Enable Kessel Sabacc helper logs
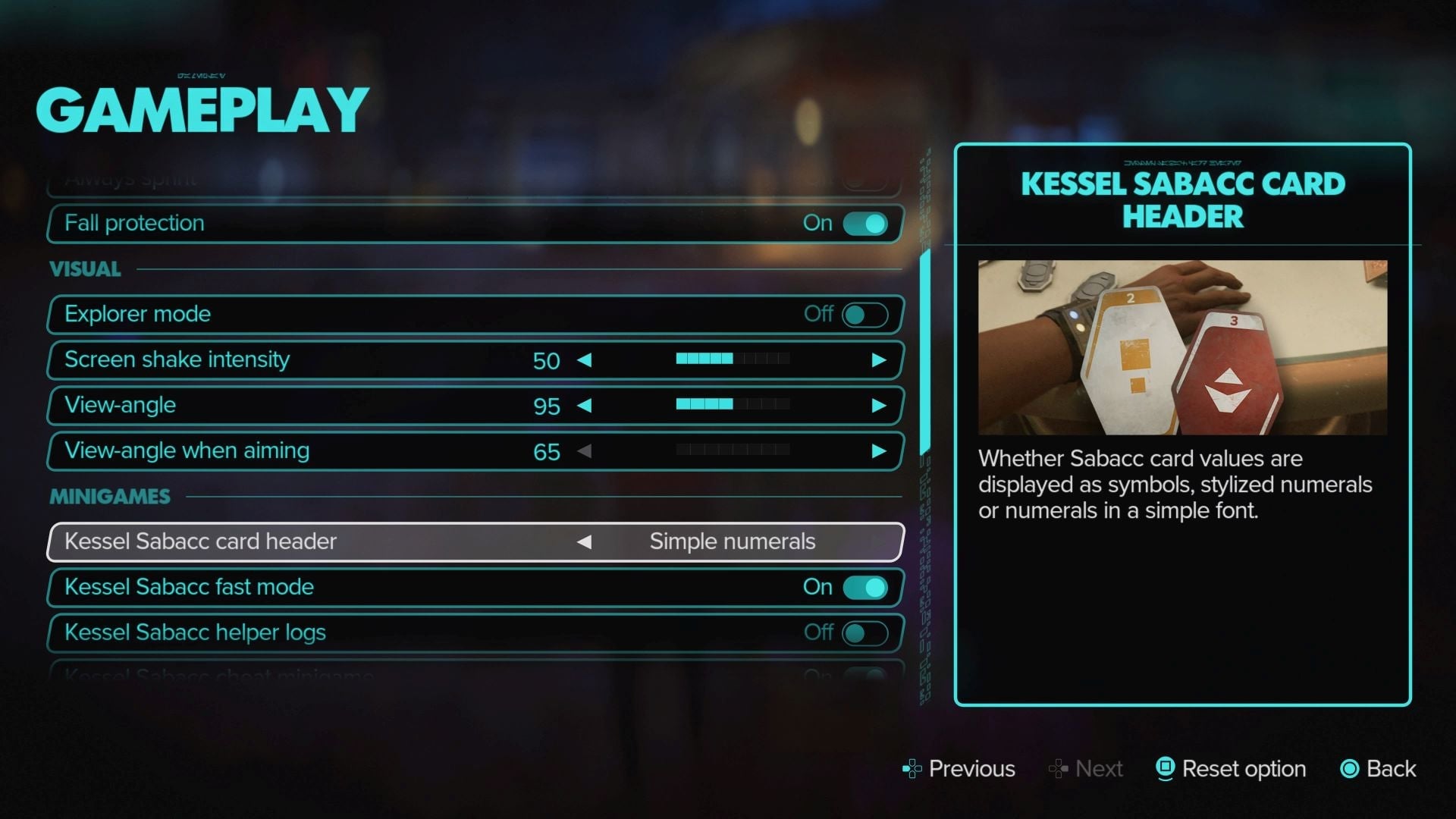 pyautogui.click(x=866, y=632)
